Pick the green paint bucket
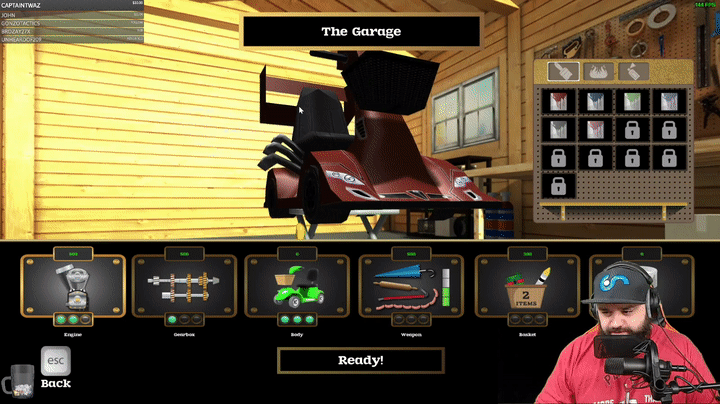The image size is (720, 404). coord(631,101)
